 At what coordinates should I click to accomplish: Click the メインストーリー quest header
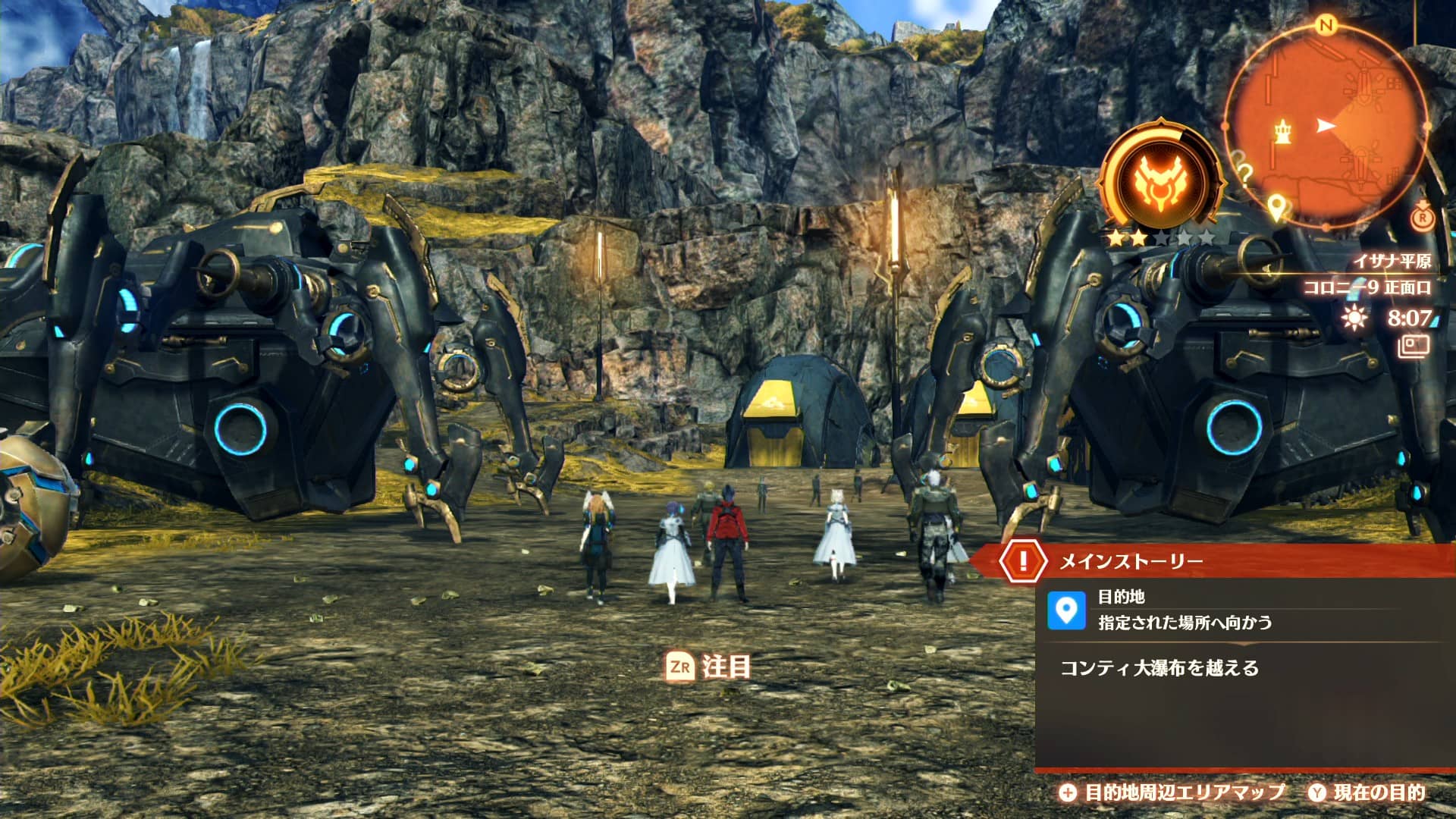(1130, 561)
